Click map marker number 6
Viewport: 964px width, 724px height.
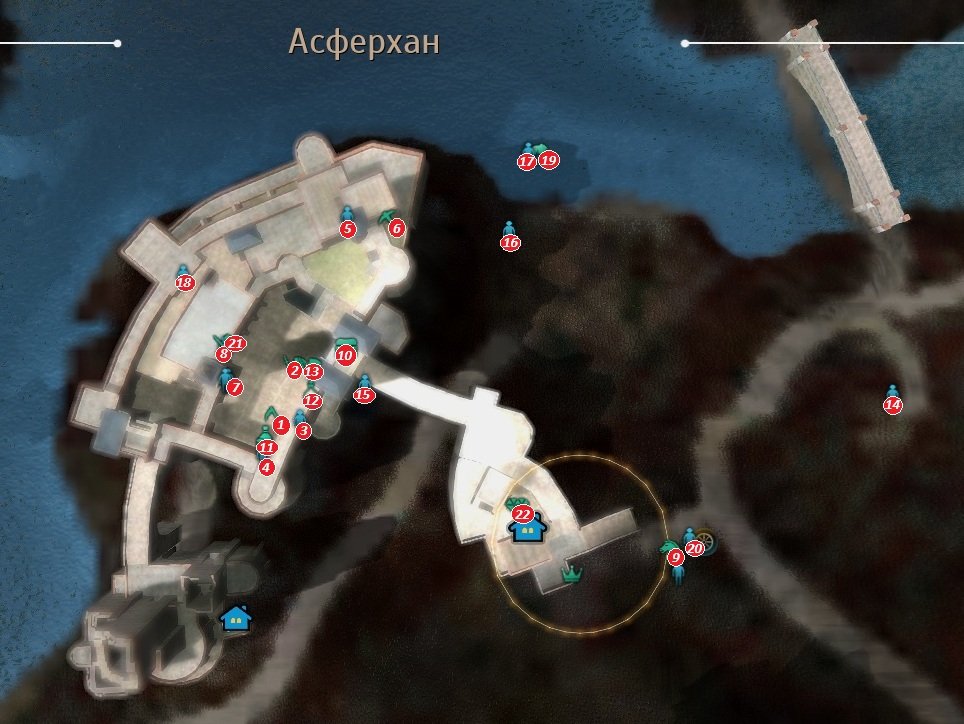click(x=397, y=228)
